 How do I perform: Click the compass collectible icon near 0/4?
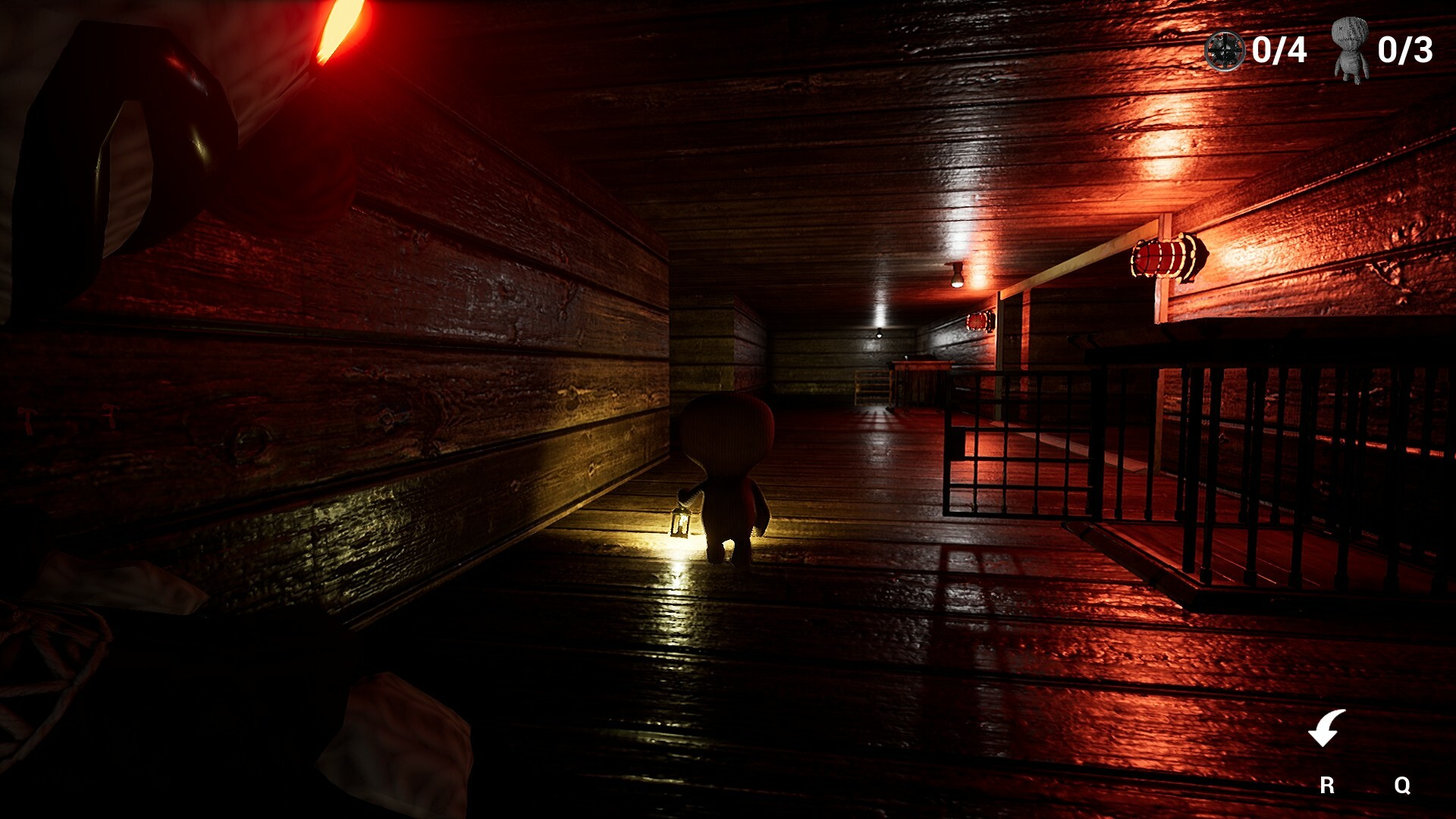[1225, 52]
